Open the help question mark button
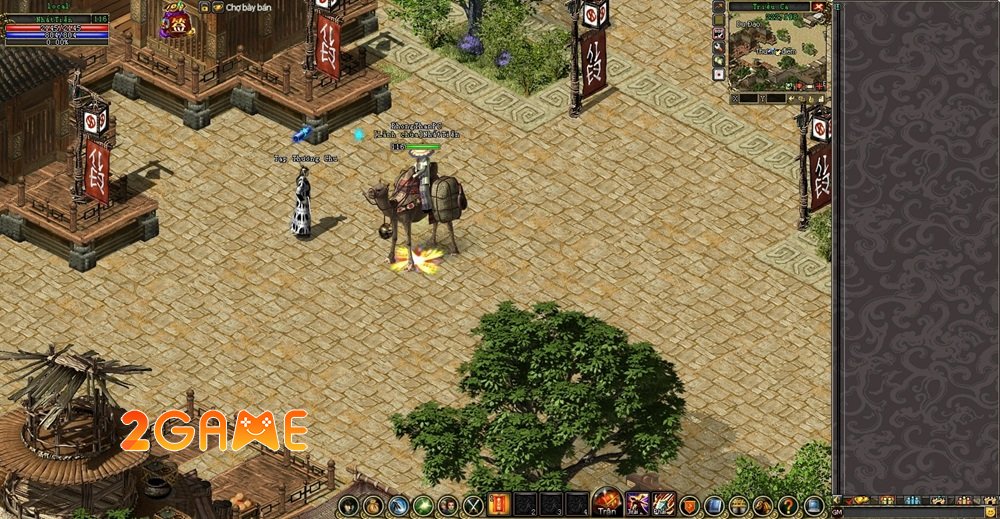Screen dimensions: 1000x519 pos(788,506)
